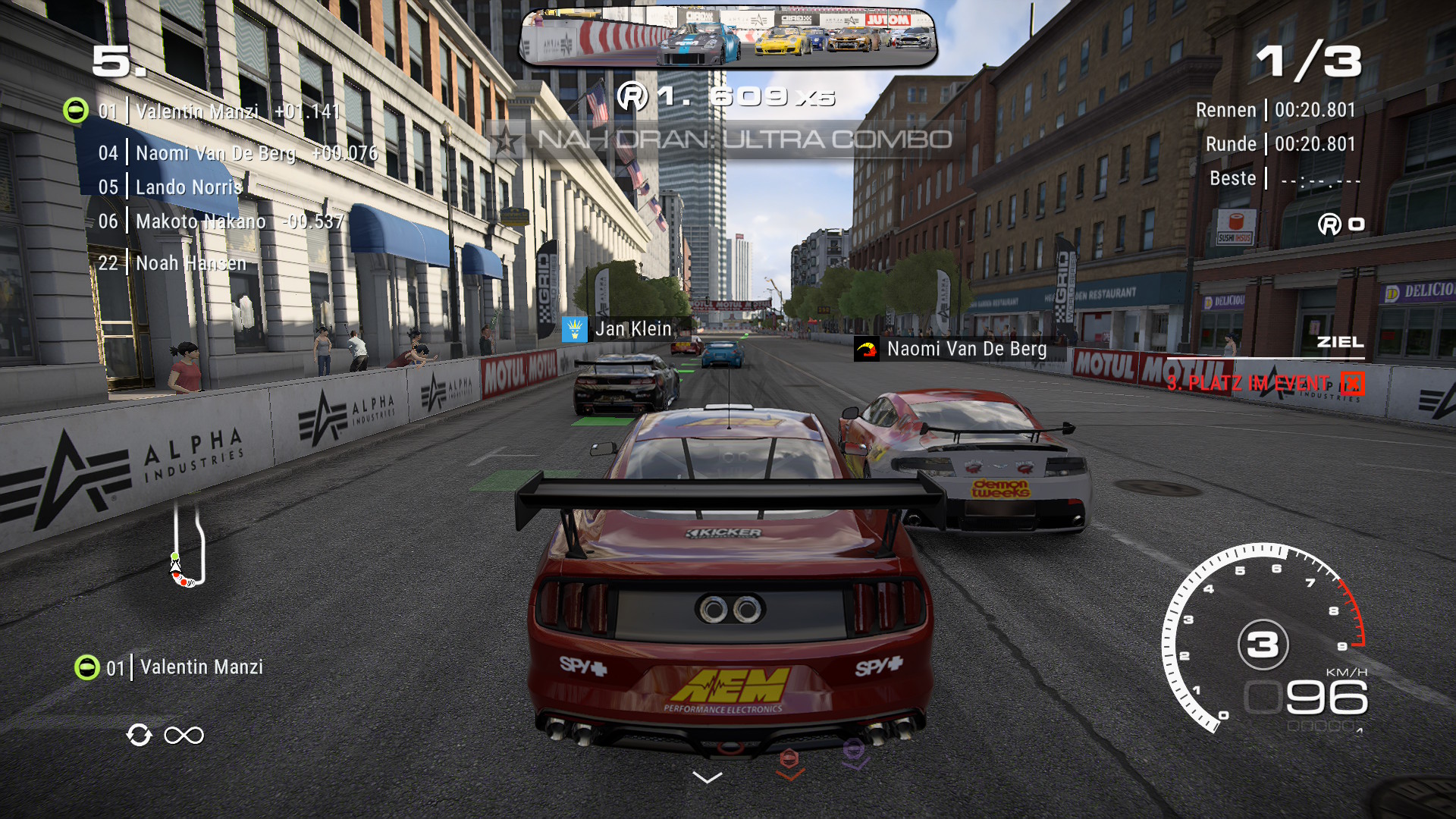Viewport: 1456px width, 819px height.
Task: Click the Valentin Manzi teammate label above rewind icon
Action: coord(170,667)
